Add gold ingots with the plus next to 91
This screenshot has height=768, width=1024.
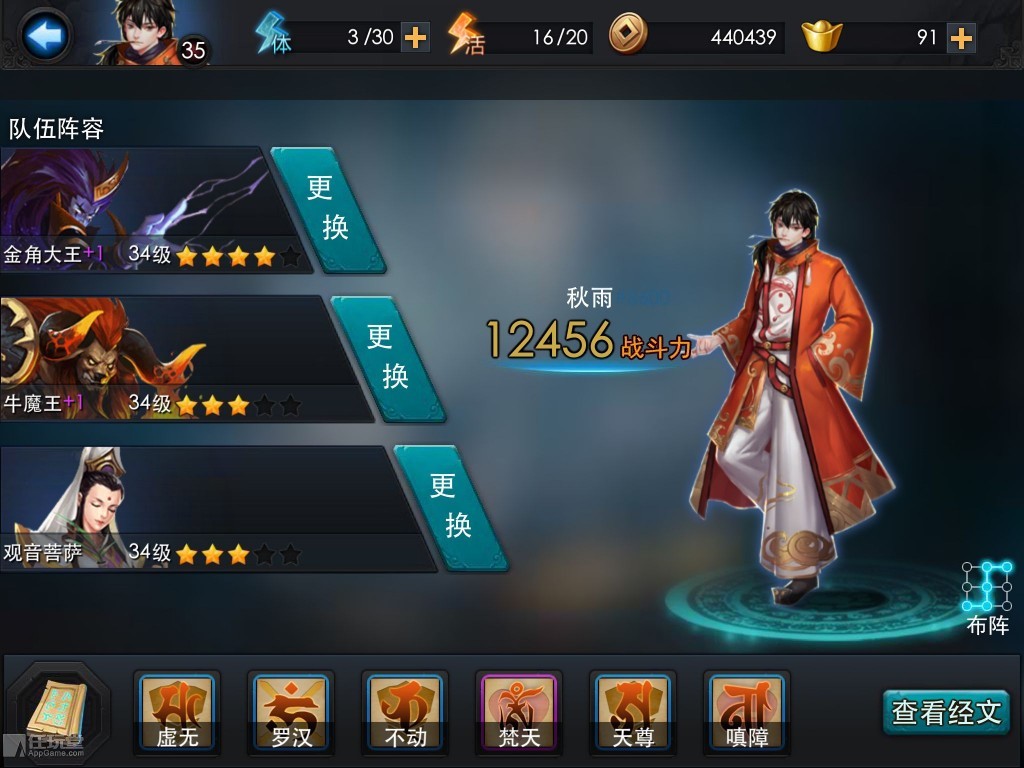(x=960, y=38)
